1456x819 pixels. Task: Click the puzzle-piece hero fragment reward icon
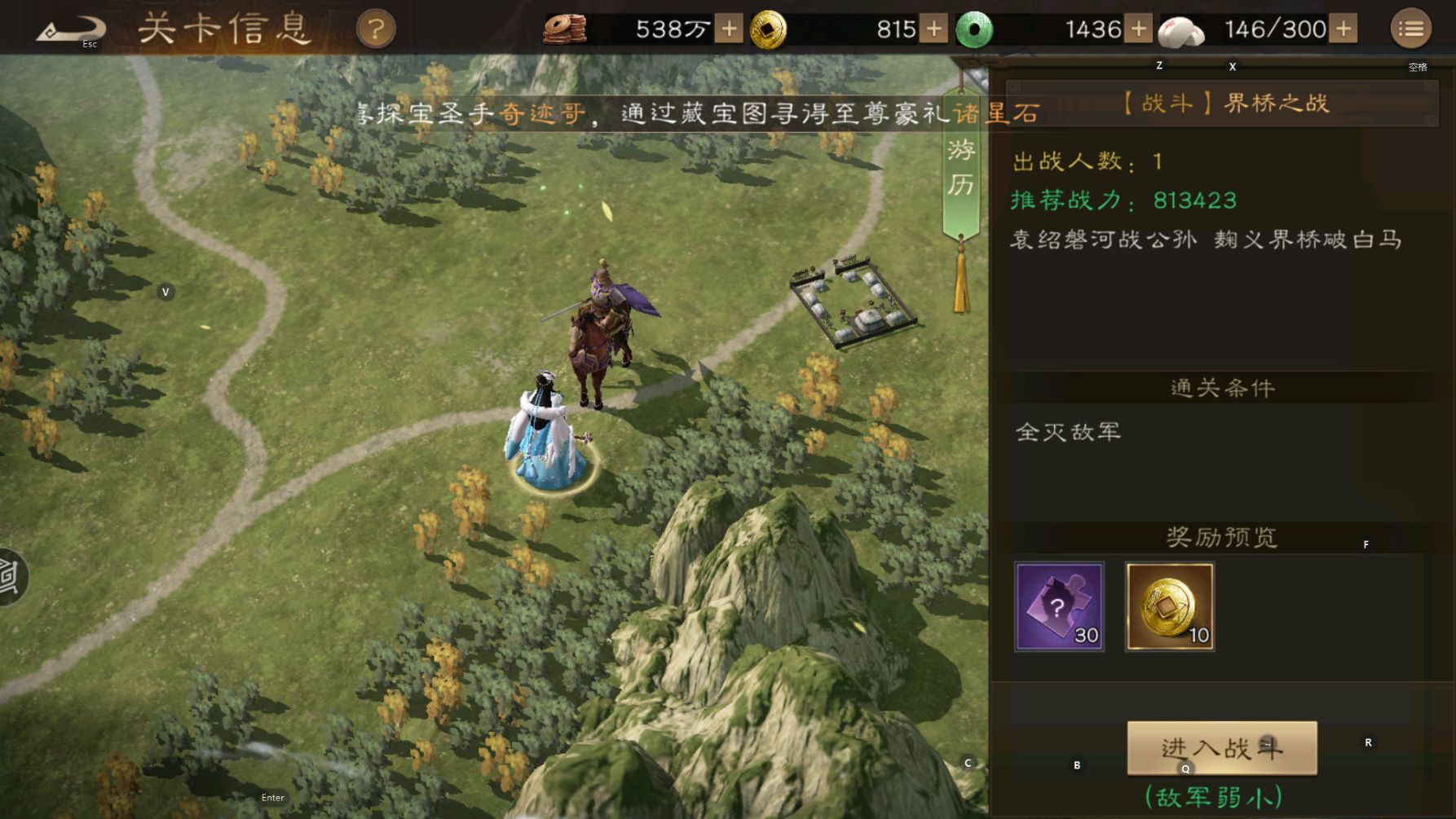1061,606
